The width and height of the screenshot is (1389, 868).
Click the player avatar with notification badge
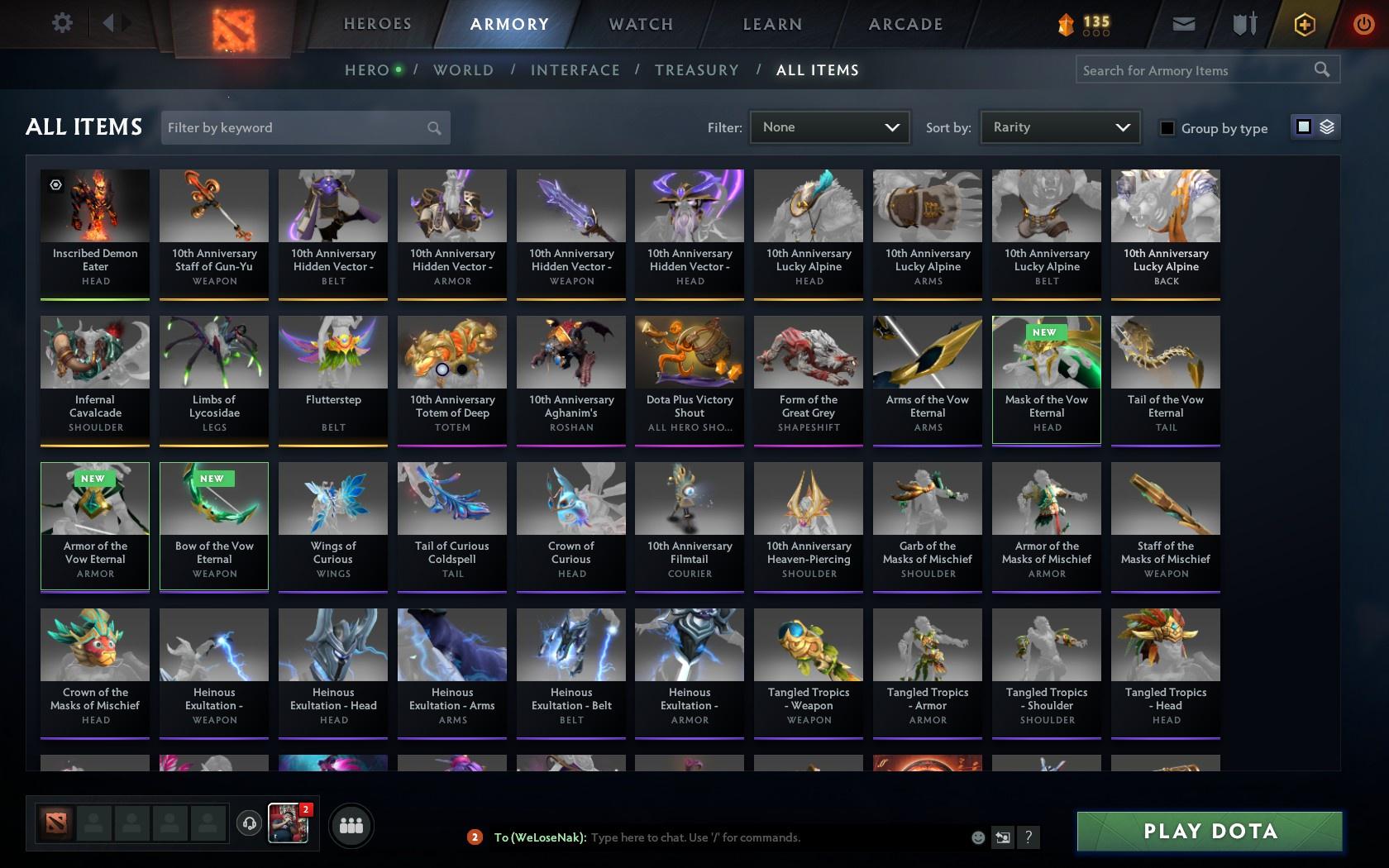[287, 824]
